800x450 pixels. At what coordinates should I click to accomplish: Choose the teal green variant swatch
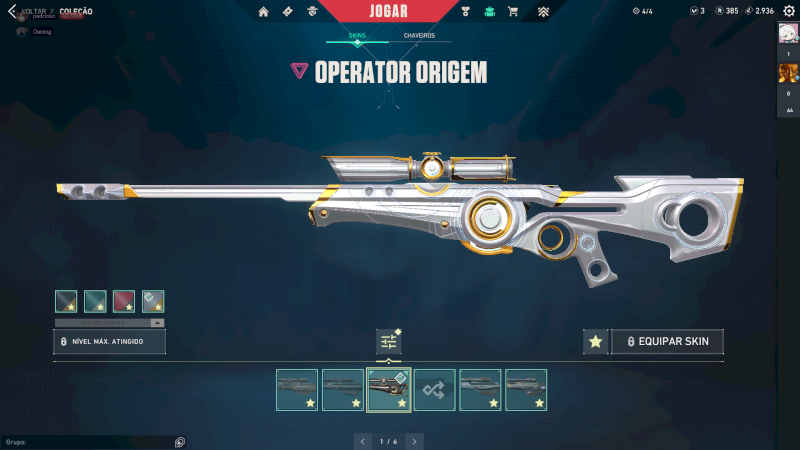pyautogui.click(x=95, y=301)
